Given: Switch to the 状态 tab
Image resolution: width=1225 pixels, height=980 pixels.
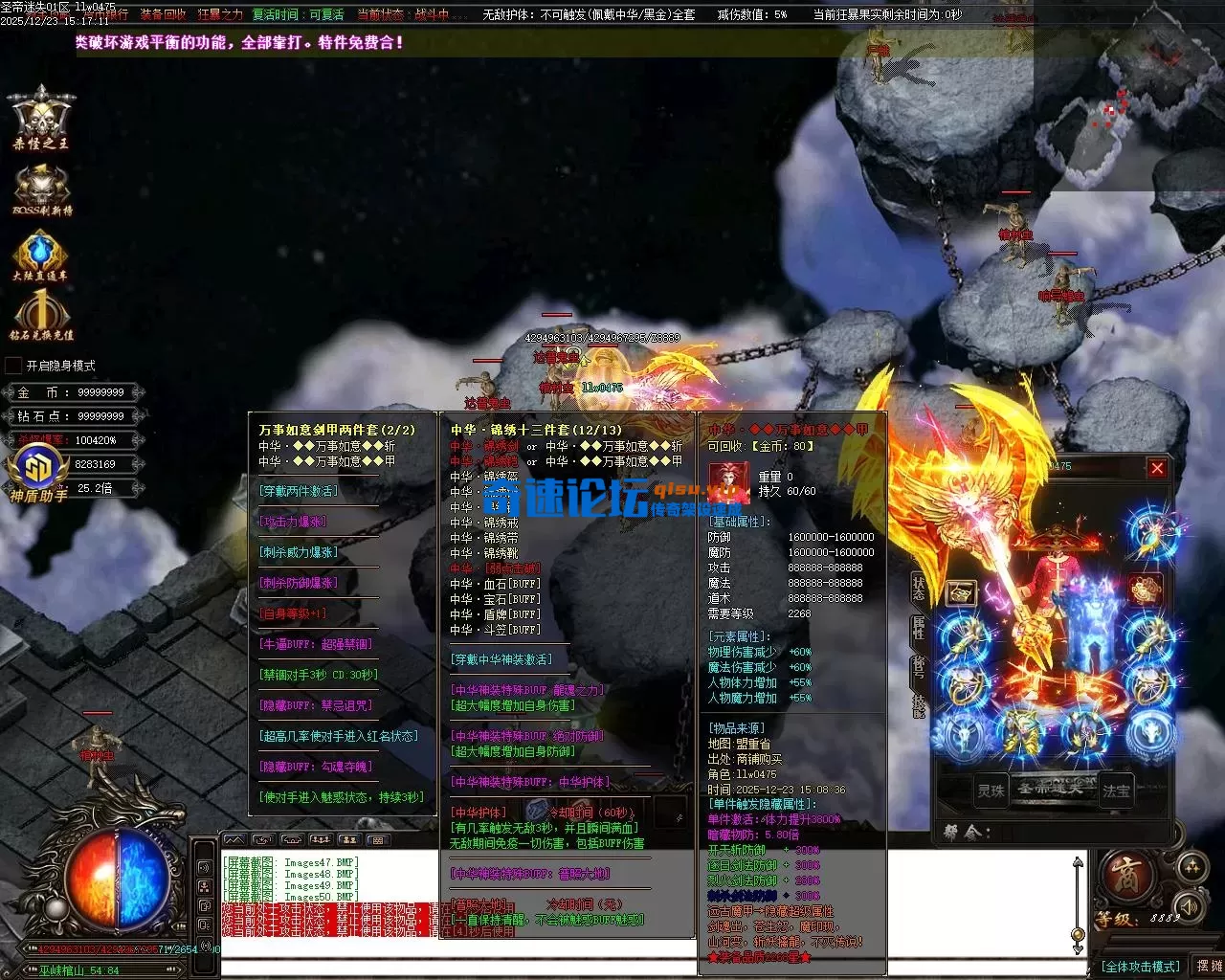Looking at the screenshot, I should point(919,589).
